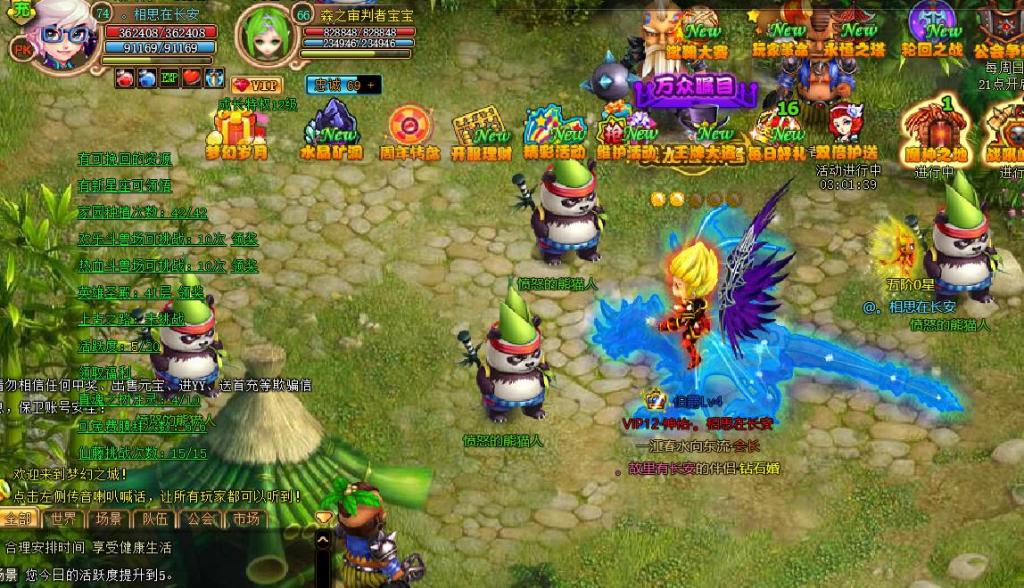Open the 每日好礼 daily gift icon
1024x588 pixels.
point(775,131)
